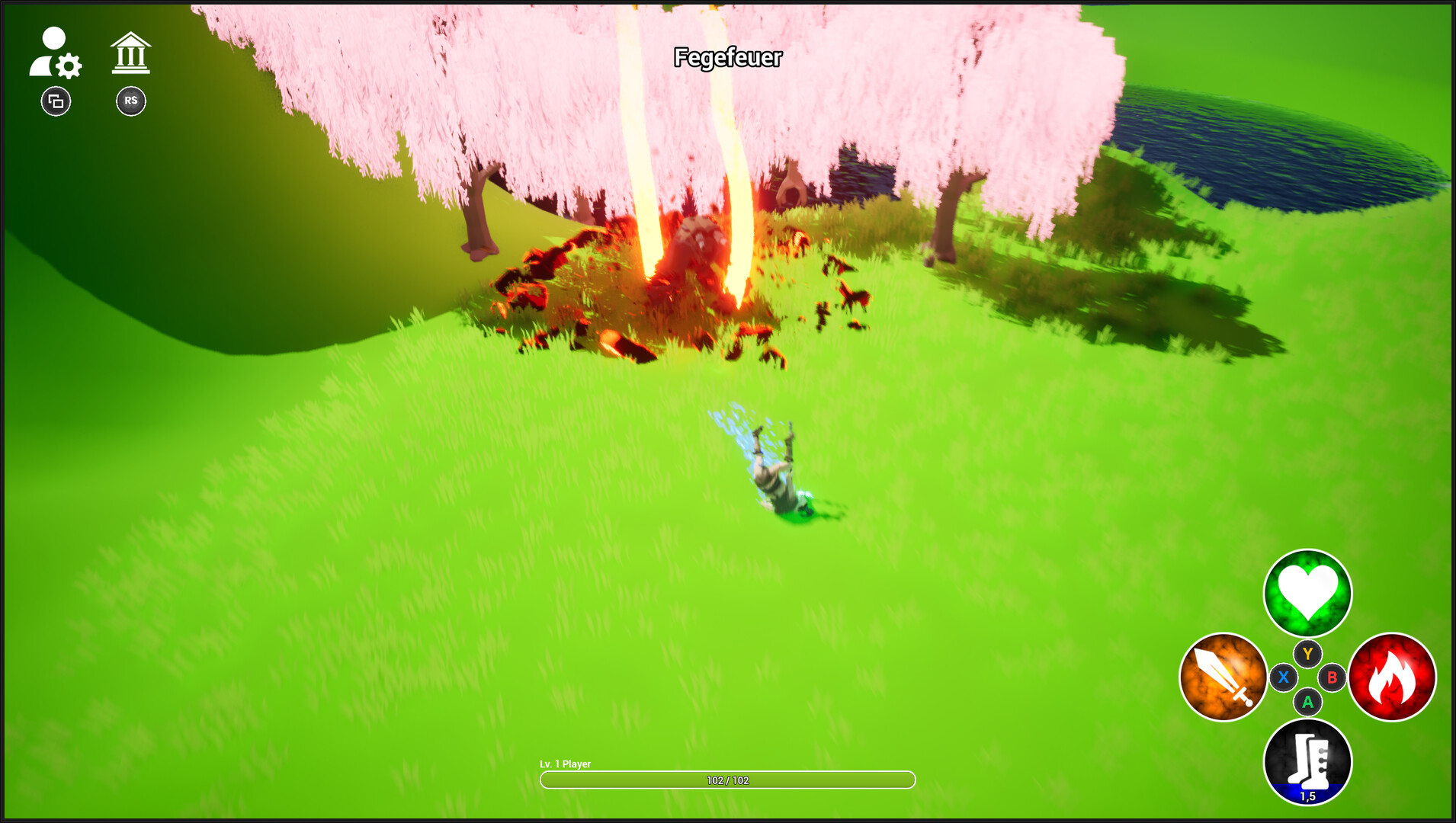Viewport: 1456px width, 823px height.
Task: Click the screen capture icon
Action: click(x=54, y=101)
